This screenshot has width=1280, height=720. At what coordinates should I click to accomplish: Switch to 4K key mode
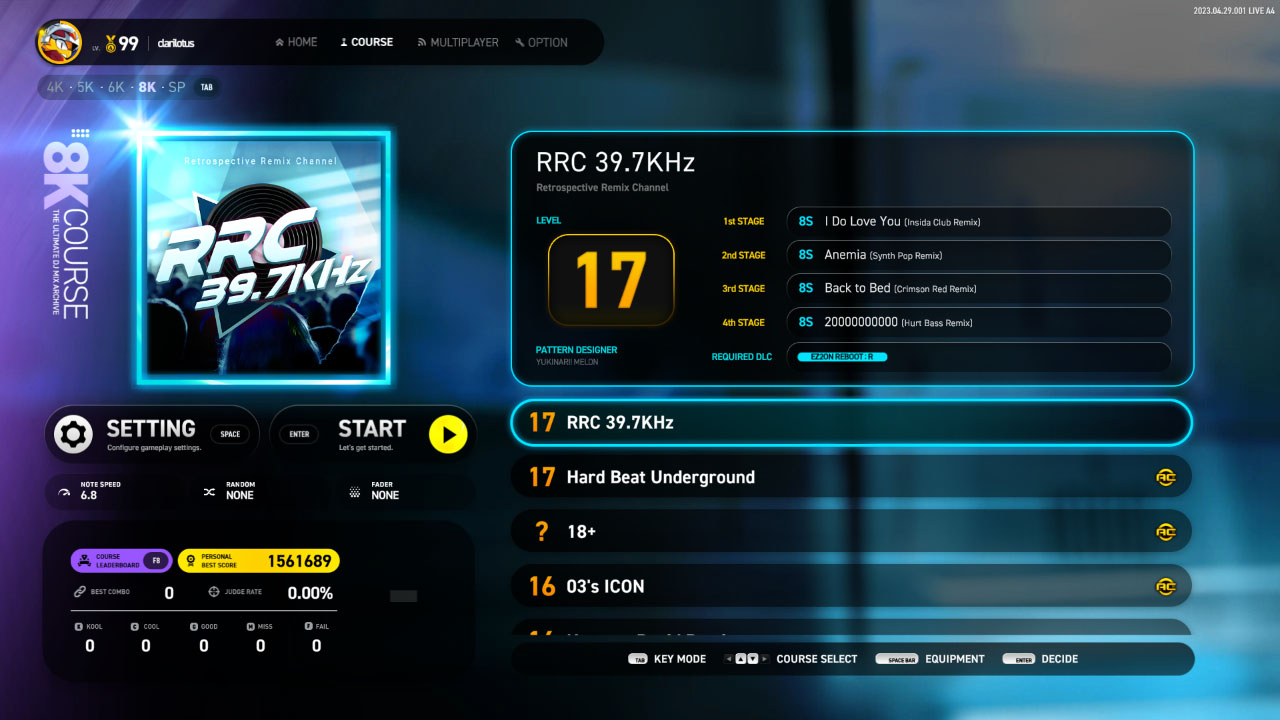pyautogui.click(x=55, y=87)
